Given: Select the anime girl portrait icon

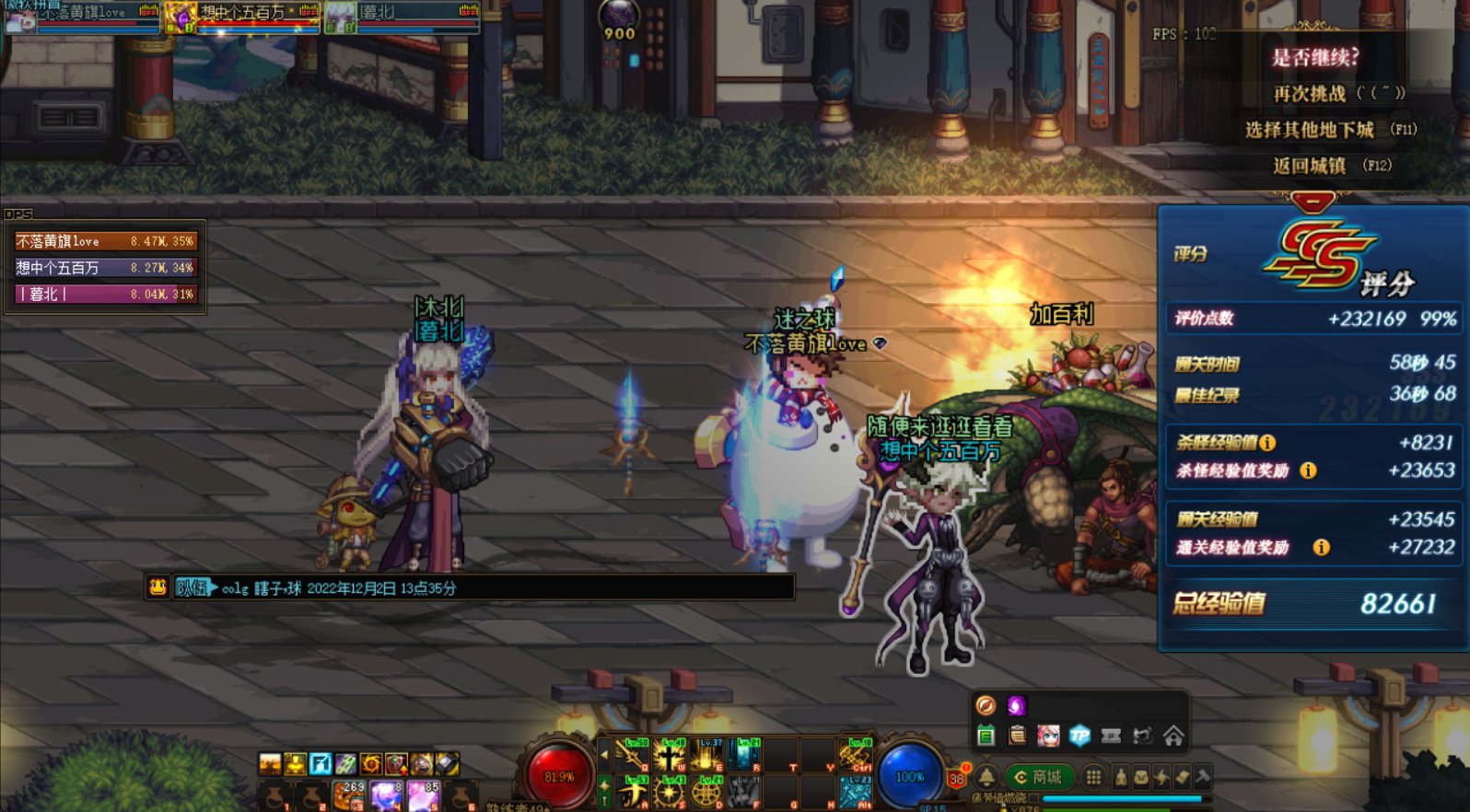Looking at the screenshot, I should click(1048, 736).
